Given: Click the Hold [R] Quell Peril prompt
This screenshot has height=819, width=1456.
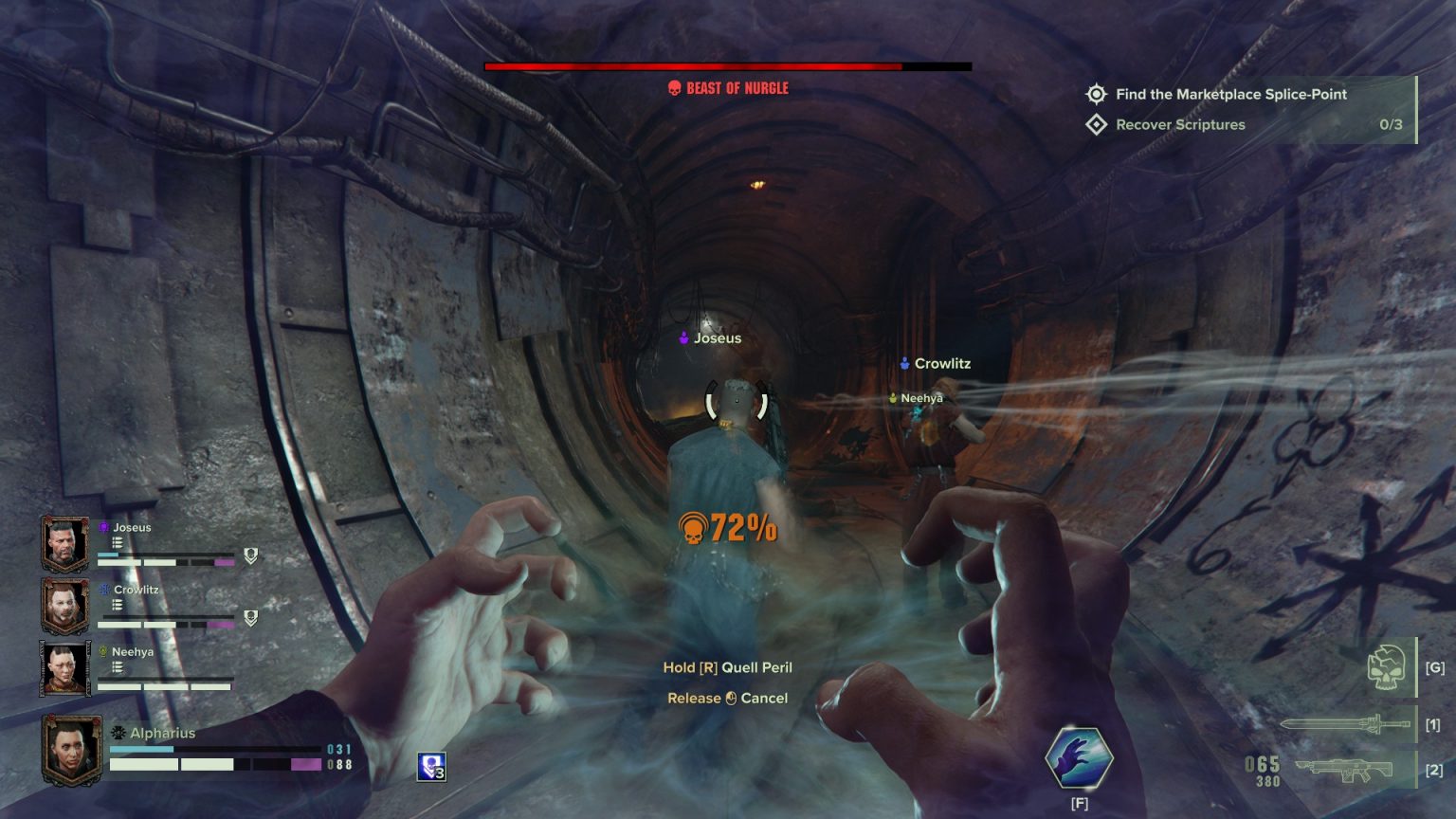Looking at the screenshot, I should tap(727, 667).
